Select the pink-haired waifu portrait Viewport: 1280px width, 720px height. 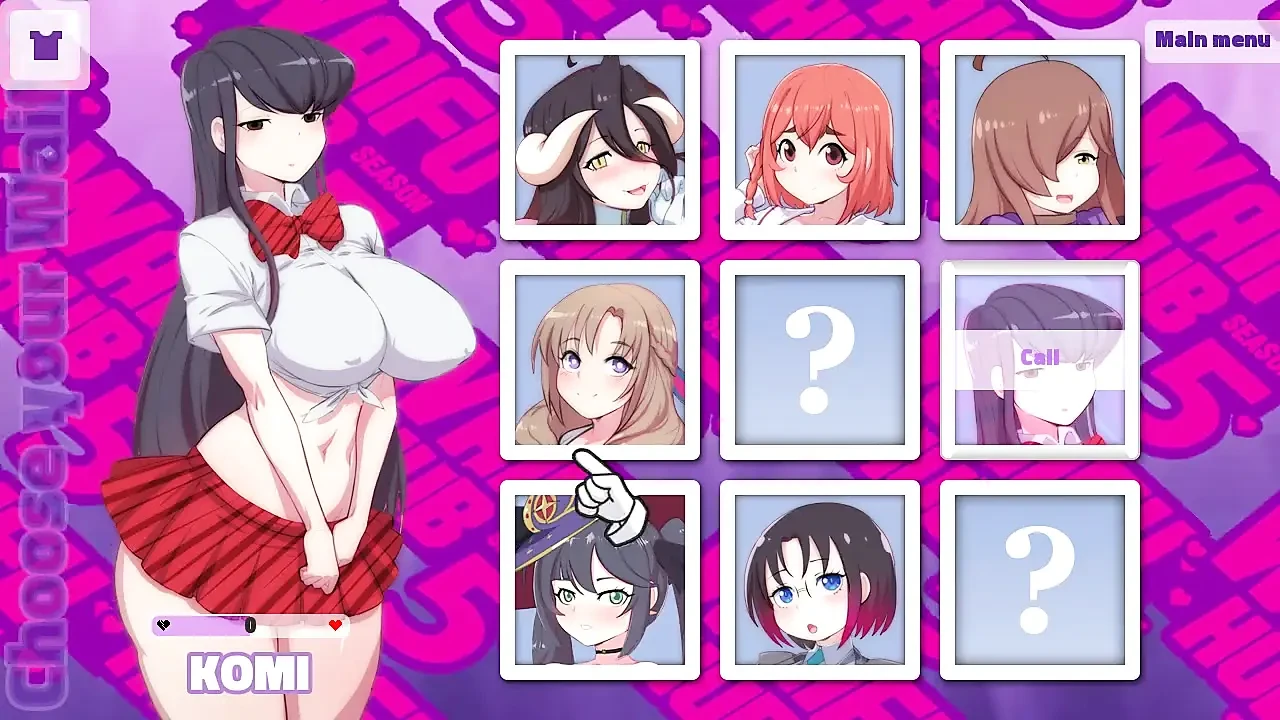point(819,139)
